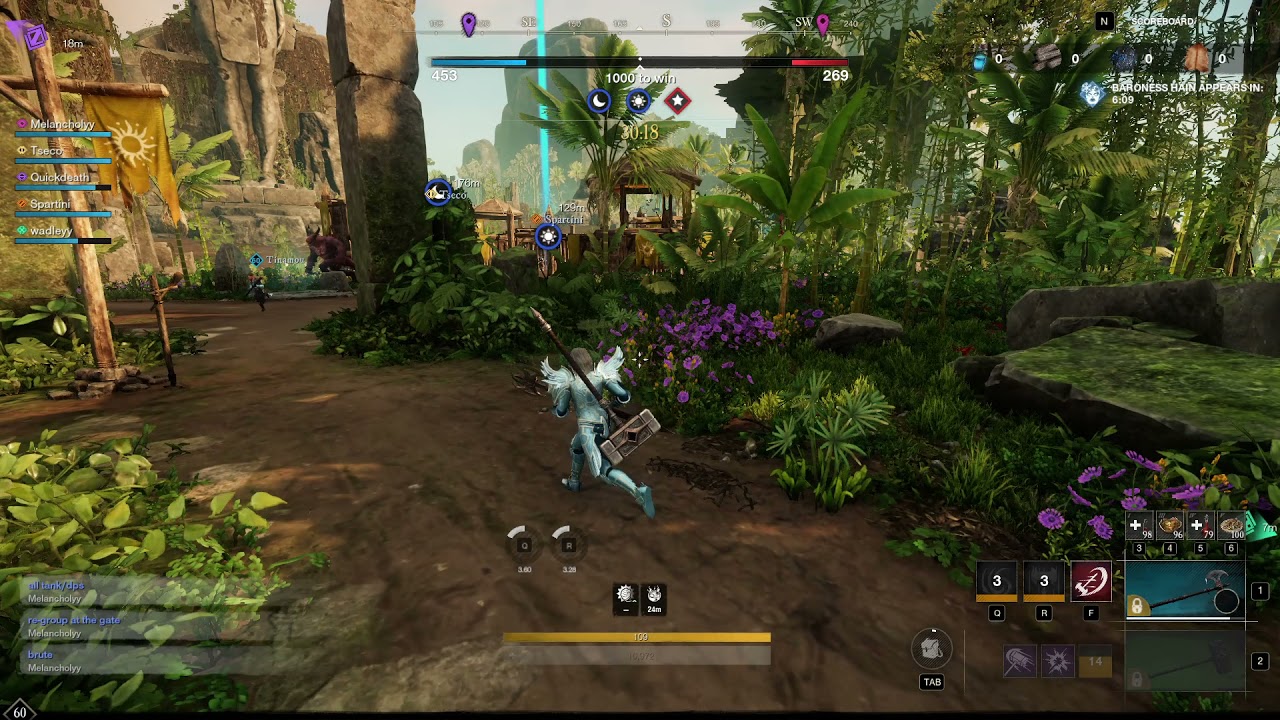Switch to the war hammer weapon slot

1185,661
